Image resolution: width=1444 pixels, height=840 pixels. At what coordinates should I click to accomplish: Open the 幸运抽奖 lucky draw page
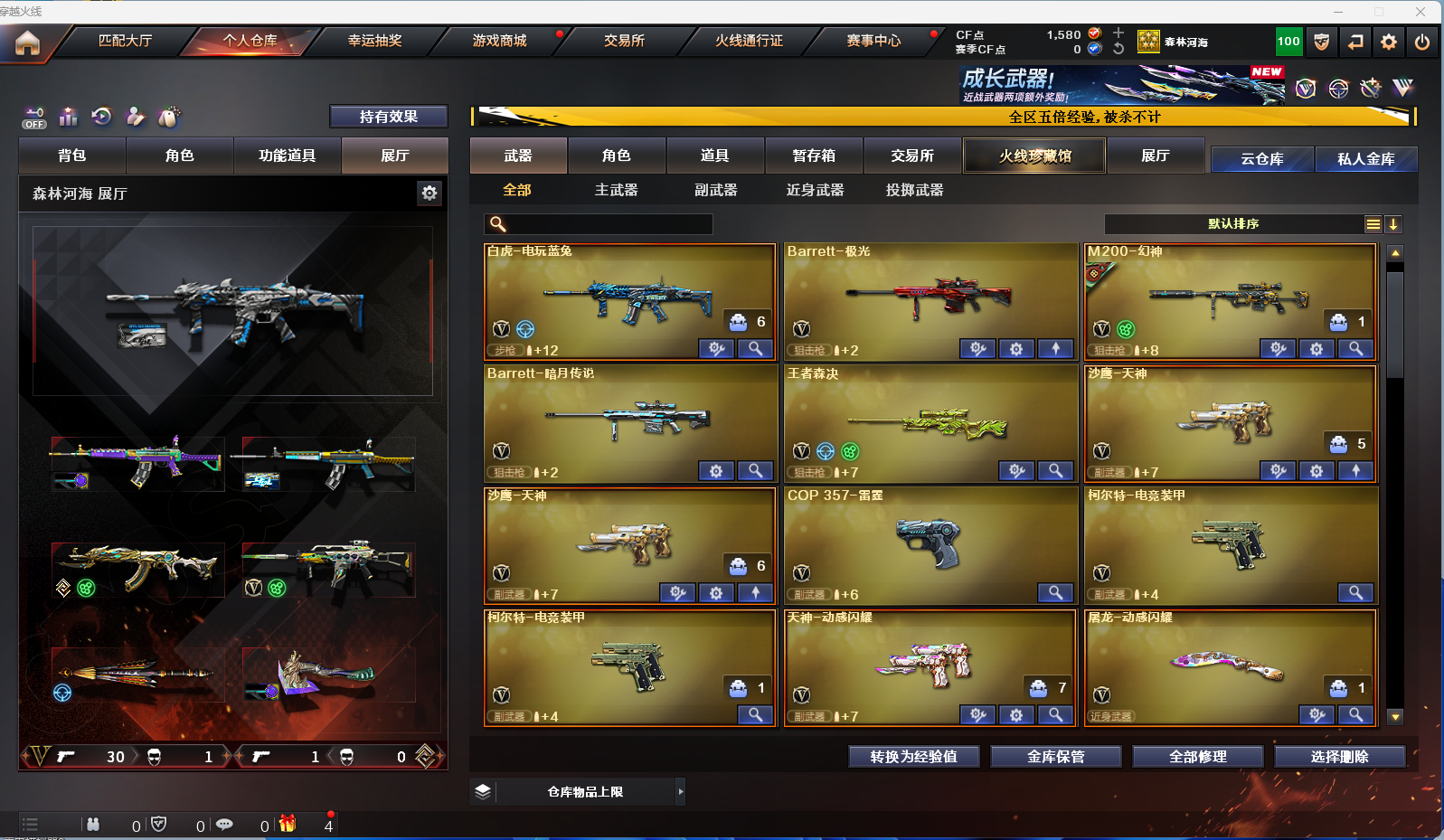point(374,41)
